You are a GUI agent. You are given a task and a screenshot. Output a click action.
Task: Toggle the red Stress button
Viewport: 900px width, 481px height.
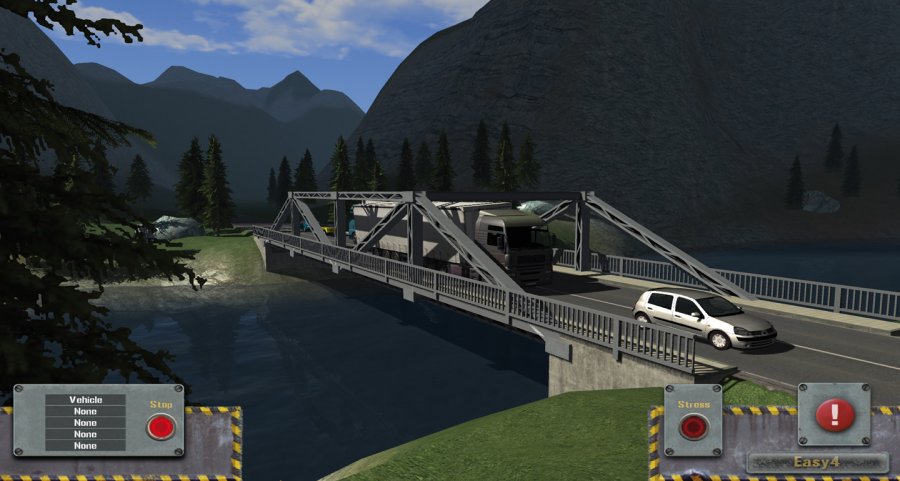[693, 427]
